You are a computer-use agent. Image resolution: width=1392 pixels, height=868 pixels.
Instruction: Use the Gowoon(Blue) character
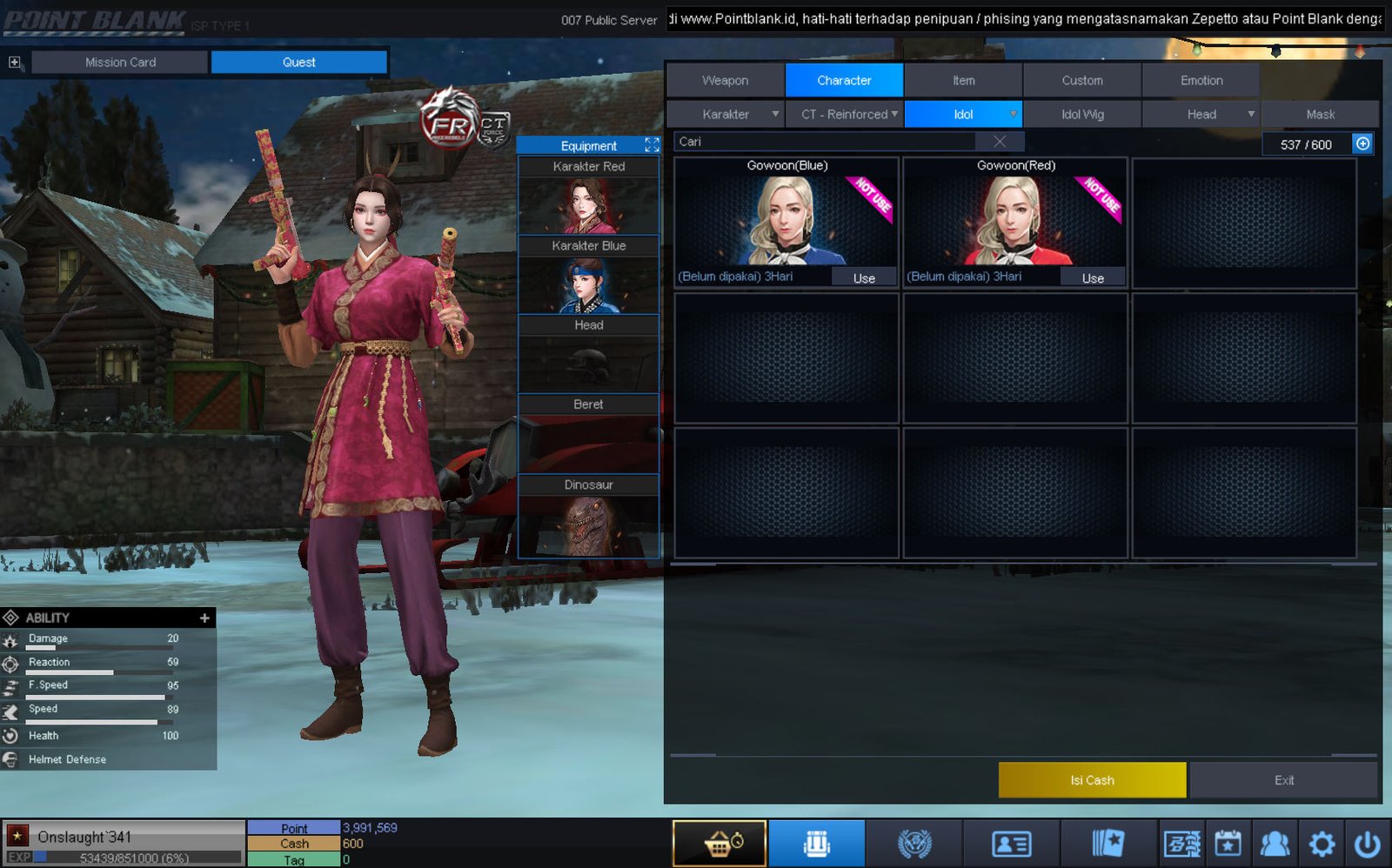(863, 278)
